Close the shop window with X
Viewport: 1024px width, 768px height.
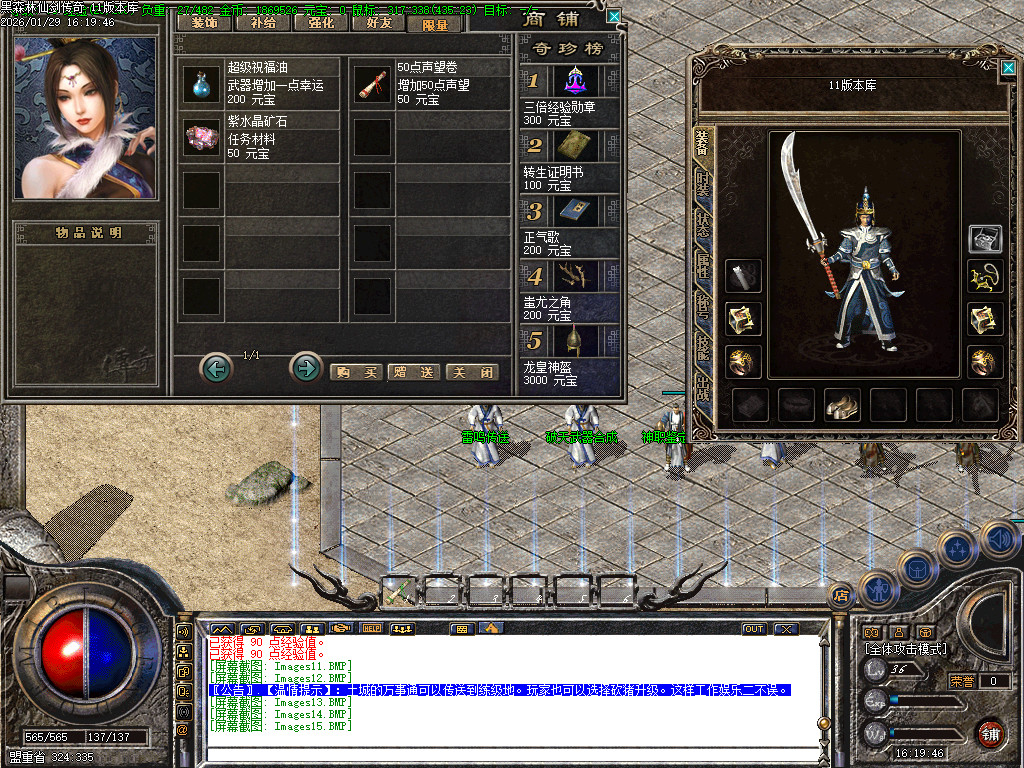[x=614, y=16]
